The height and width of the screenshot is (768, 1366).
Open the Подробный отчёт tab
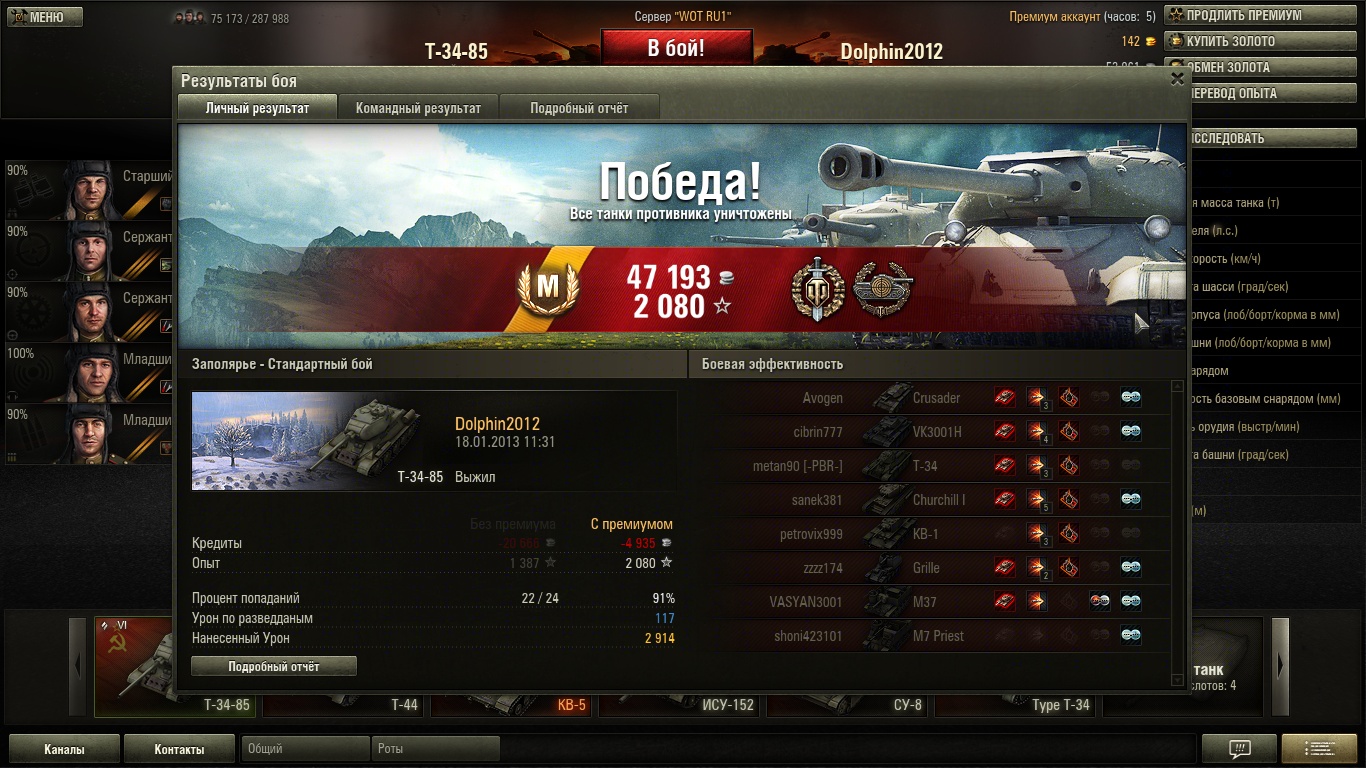579,108
